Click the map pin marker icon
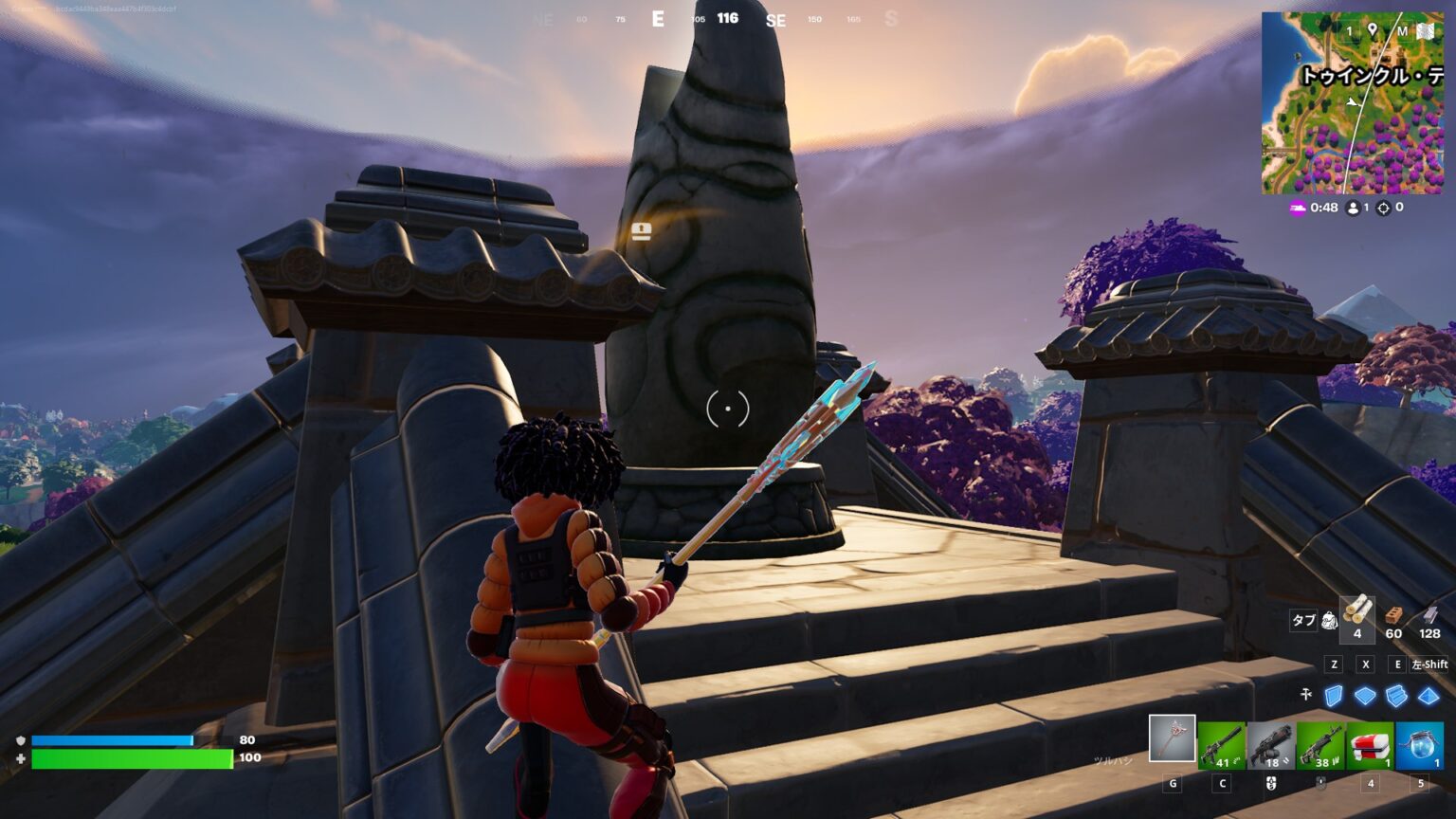The image size is (1456, 819). coord(1372,30)
